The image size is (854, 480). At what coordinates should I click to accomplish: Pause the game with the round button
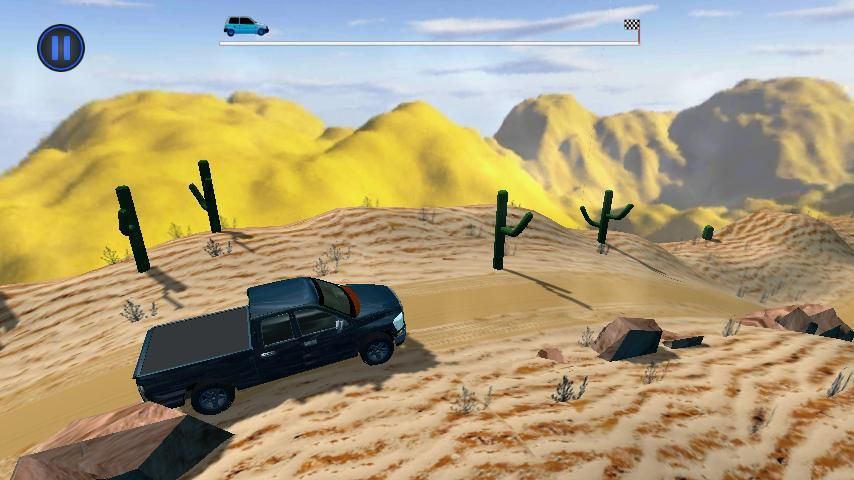(x=61, y=47)
